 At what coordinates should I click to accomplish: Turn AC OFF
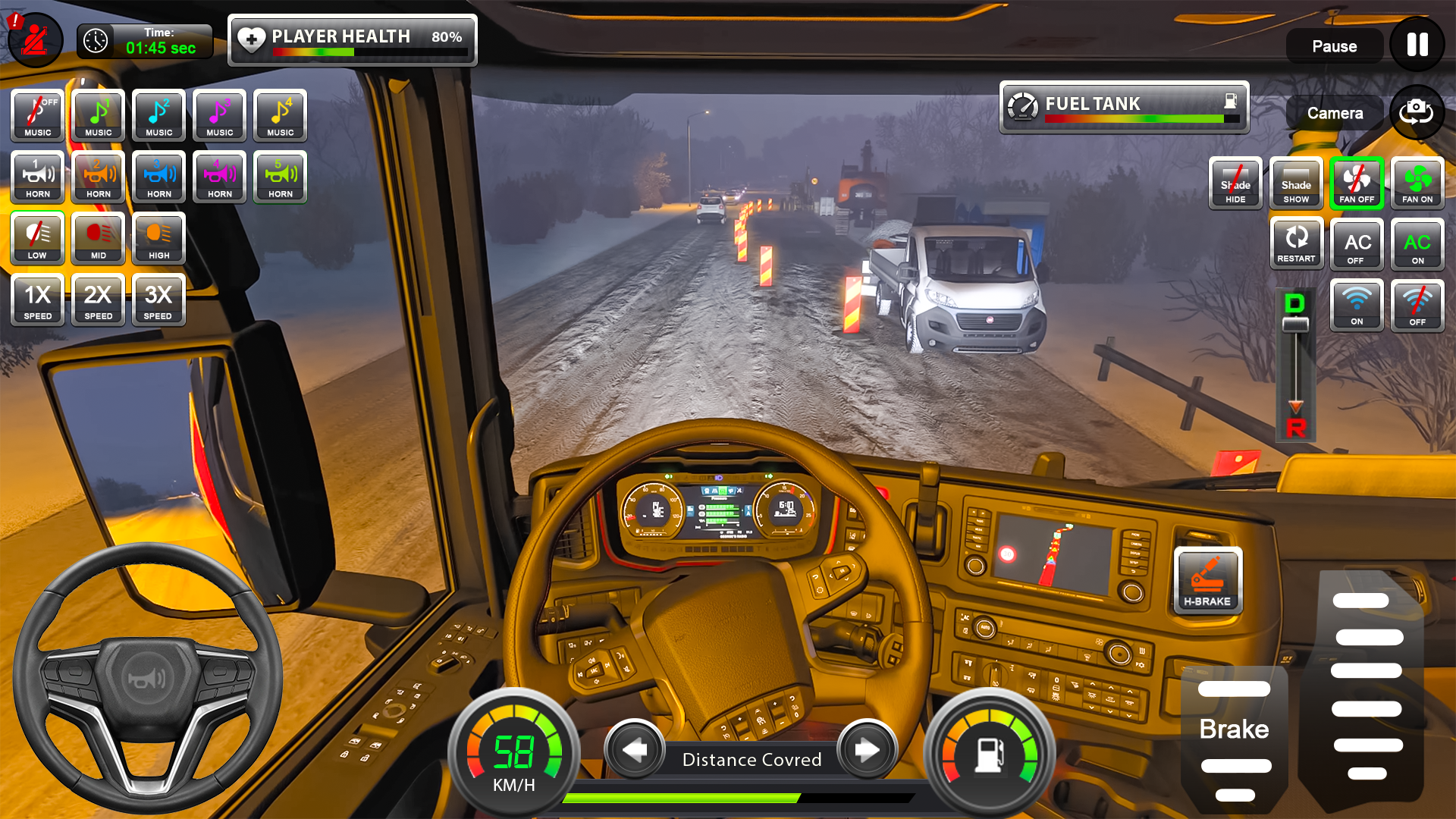pyautogui.click(x=1357, y=243)
